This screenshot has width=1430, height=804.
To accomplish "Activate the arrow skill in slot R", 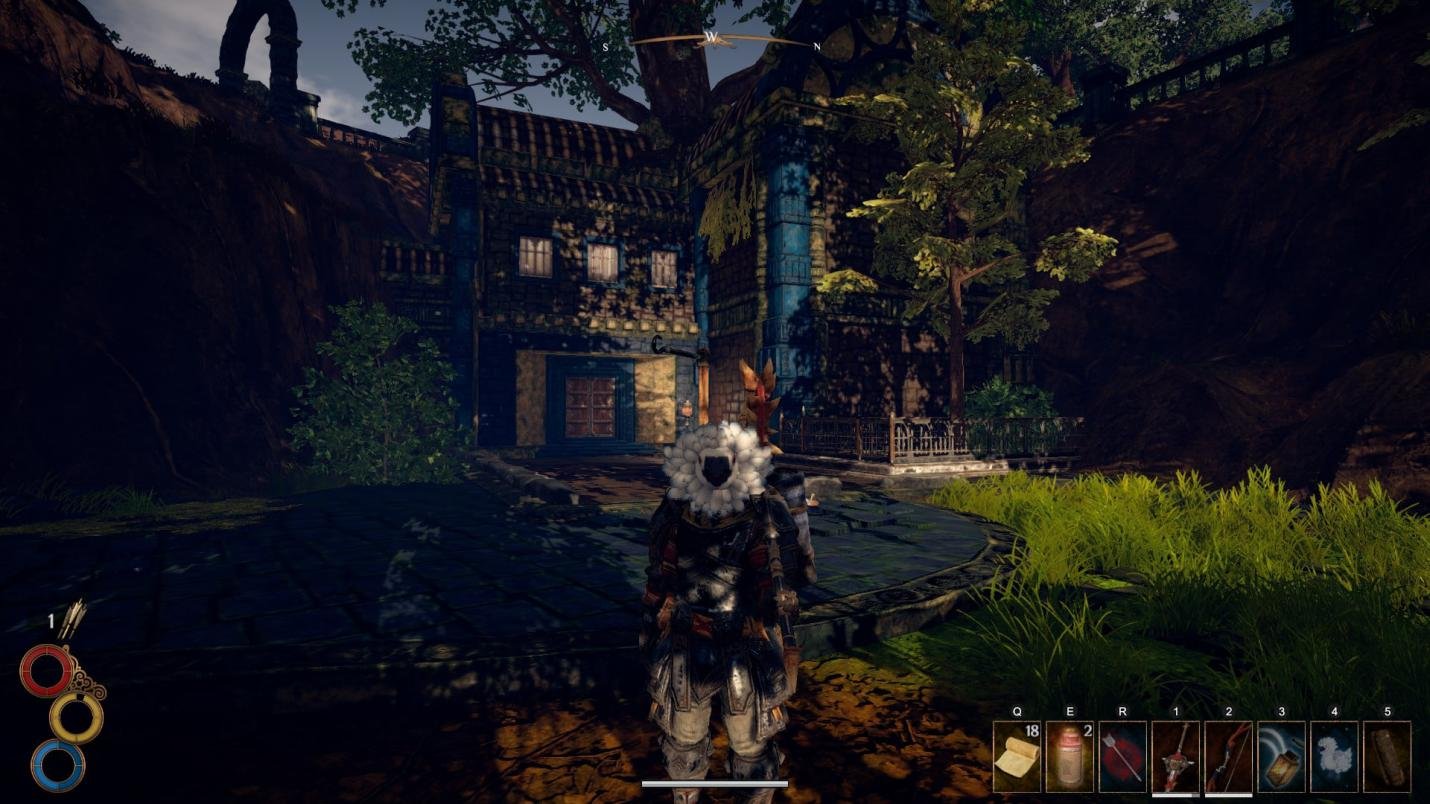I will coord(1122,755).
